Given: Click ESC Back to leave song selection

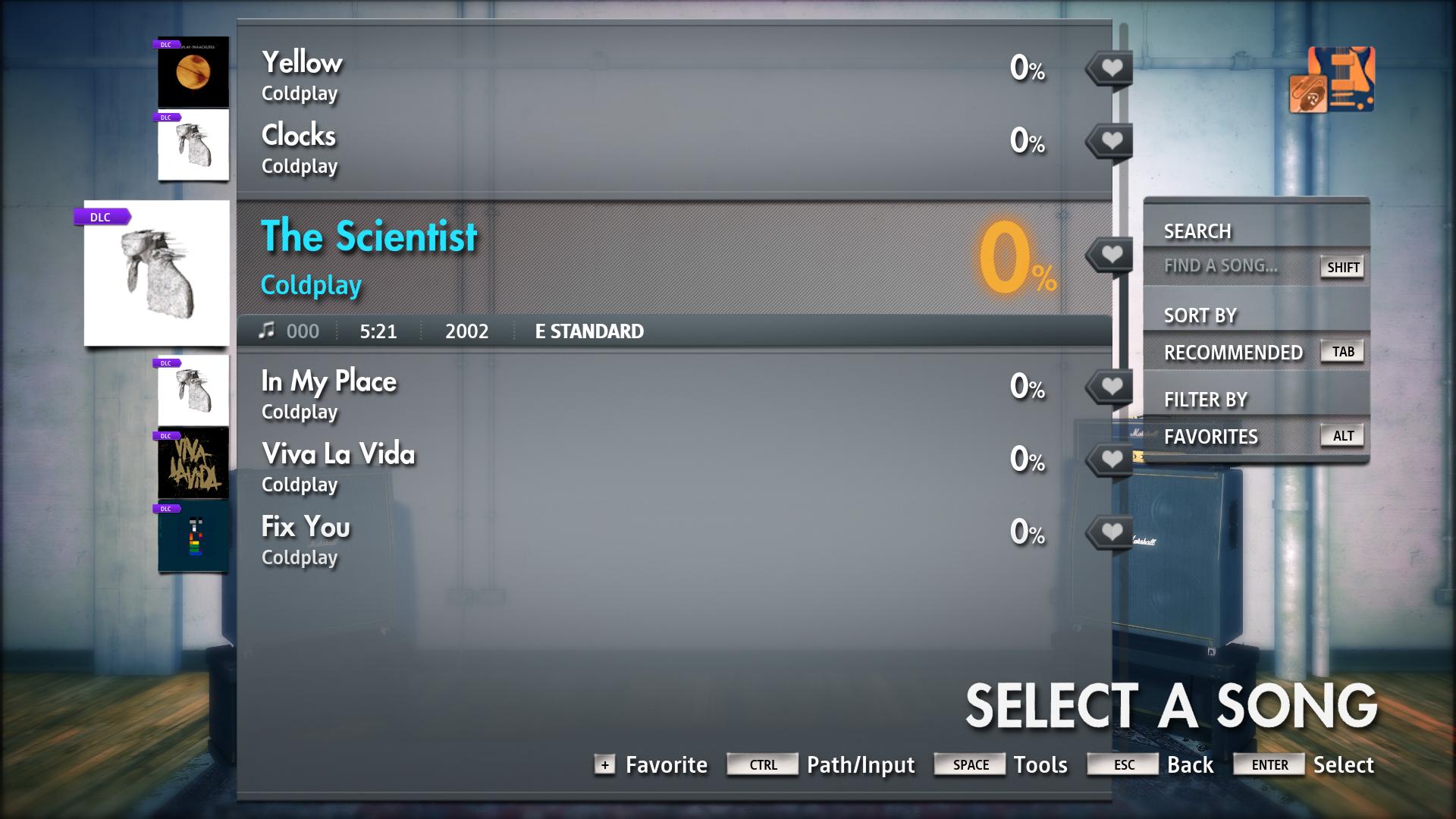Looking at the screenshot, I should [1122, 764].
